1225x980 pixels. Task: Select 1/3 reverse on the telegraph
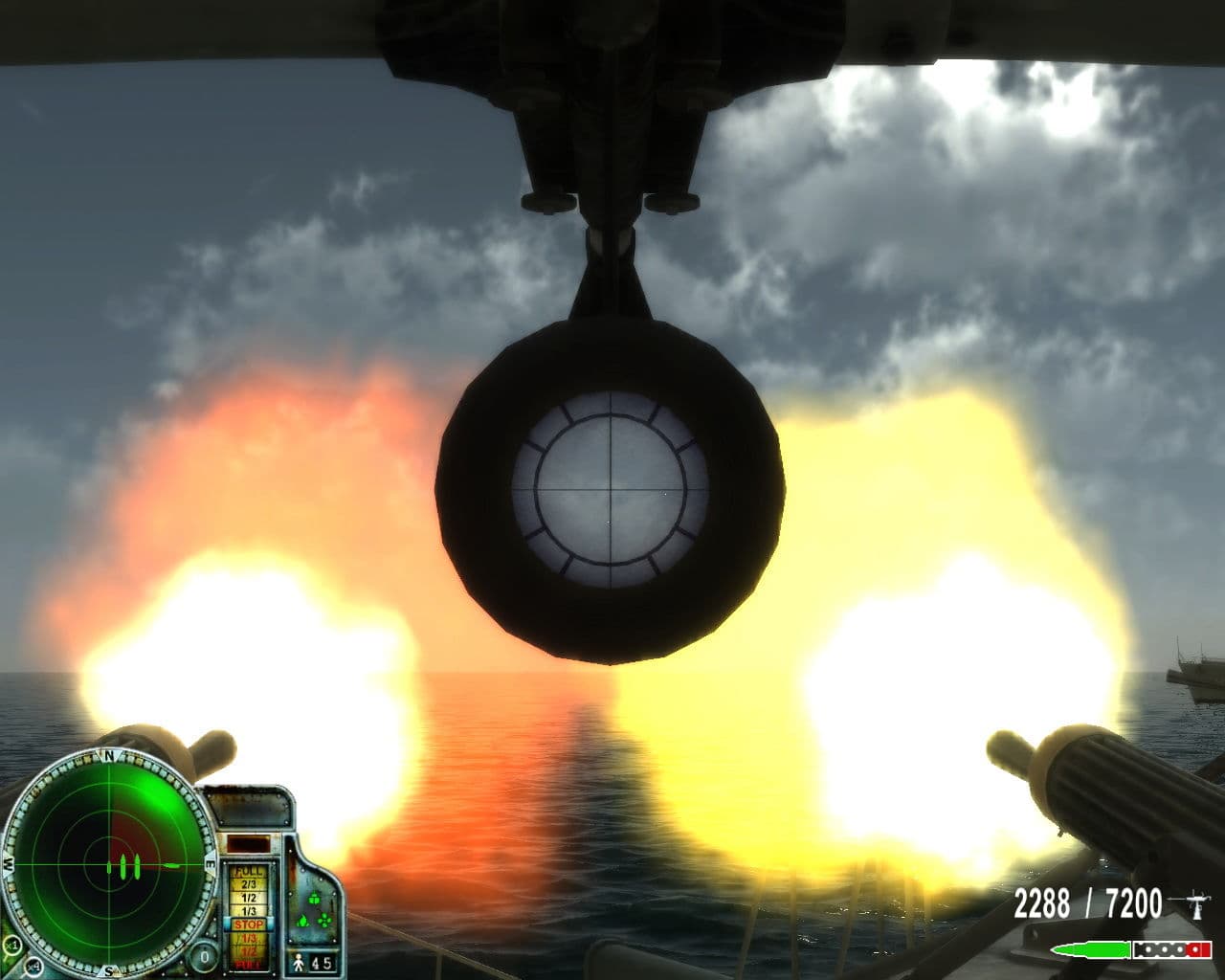(x=249, y=937)
